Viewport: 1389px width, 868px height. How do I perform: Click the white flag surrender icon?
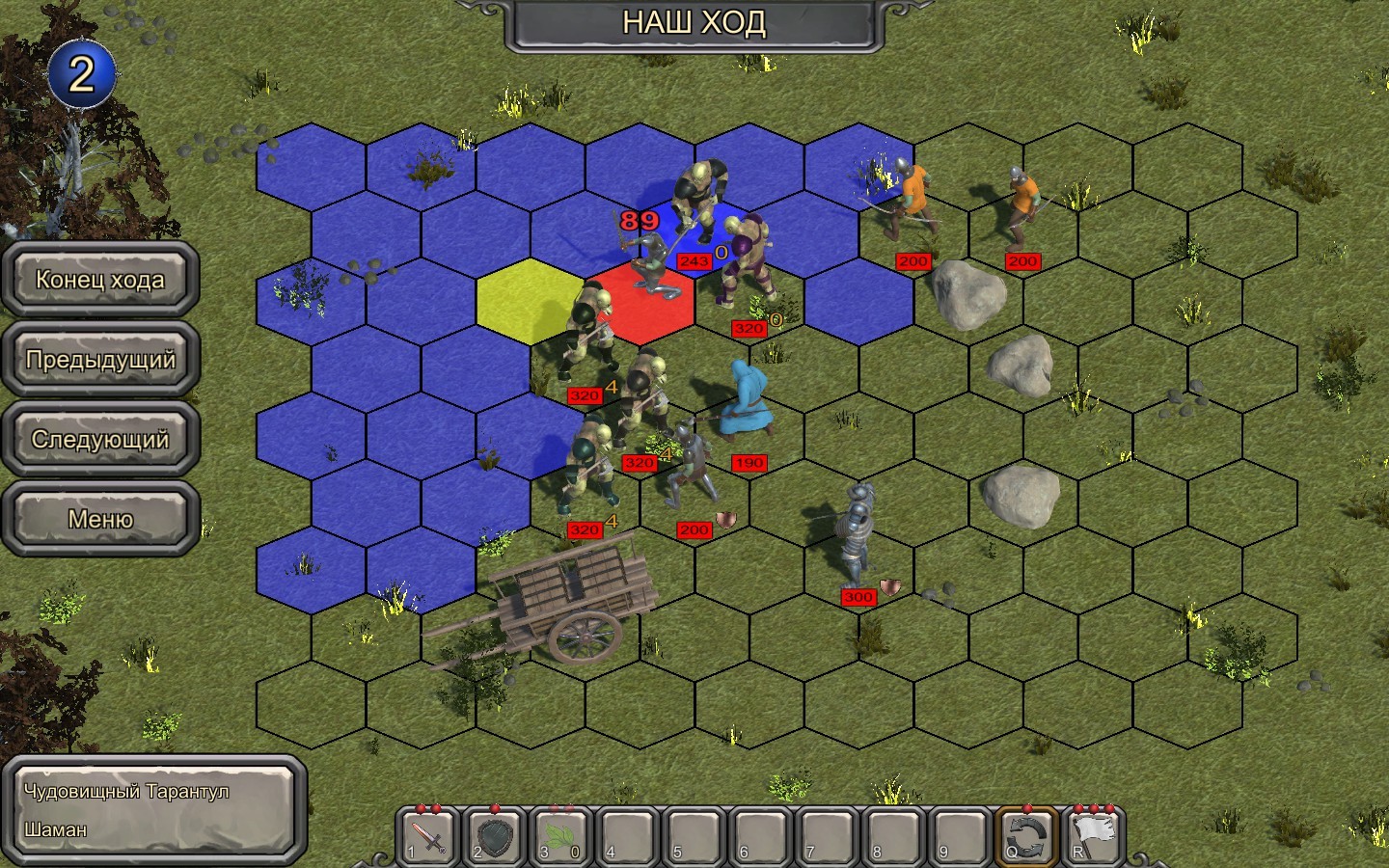[1092, 835]
